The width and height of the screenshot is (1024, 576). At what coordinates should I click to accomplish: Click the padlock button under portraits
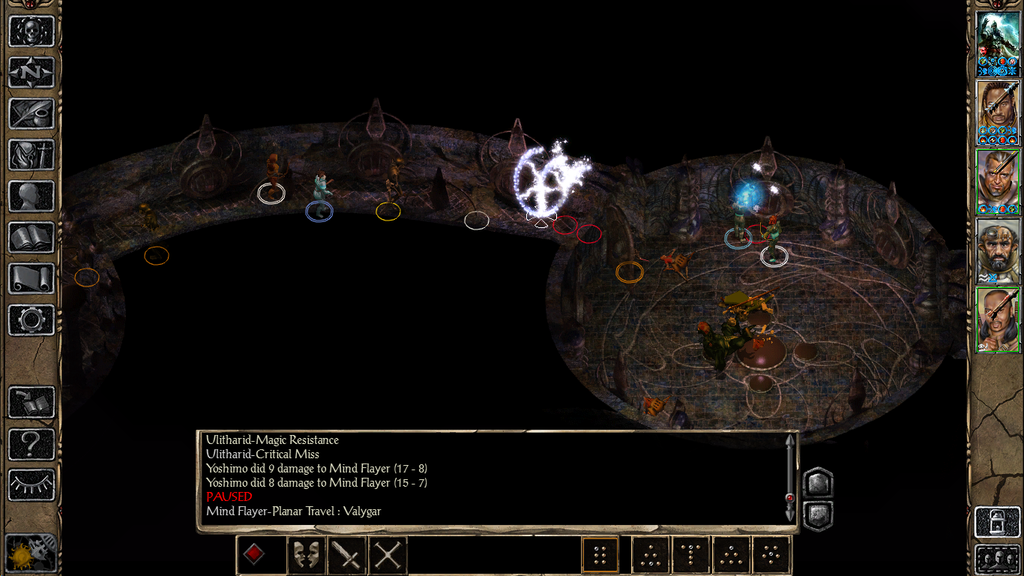point(997,522)
